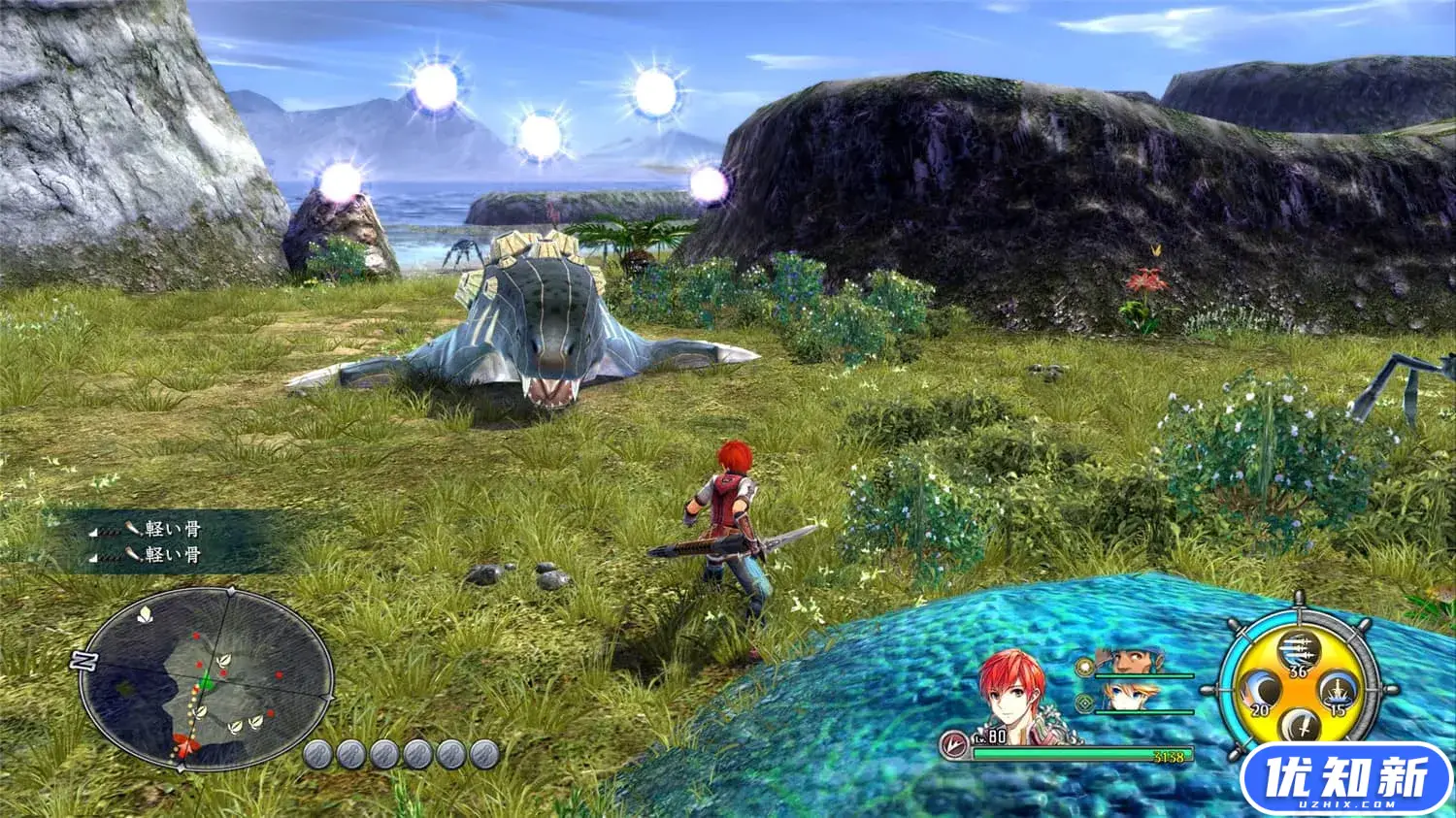The image size is (1456, 818).
Task: Use the skill costing 20 SP
Action: [1258, 692]
